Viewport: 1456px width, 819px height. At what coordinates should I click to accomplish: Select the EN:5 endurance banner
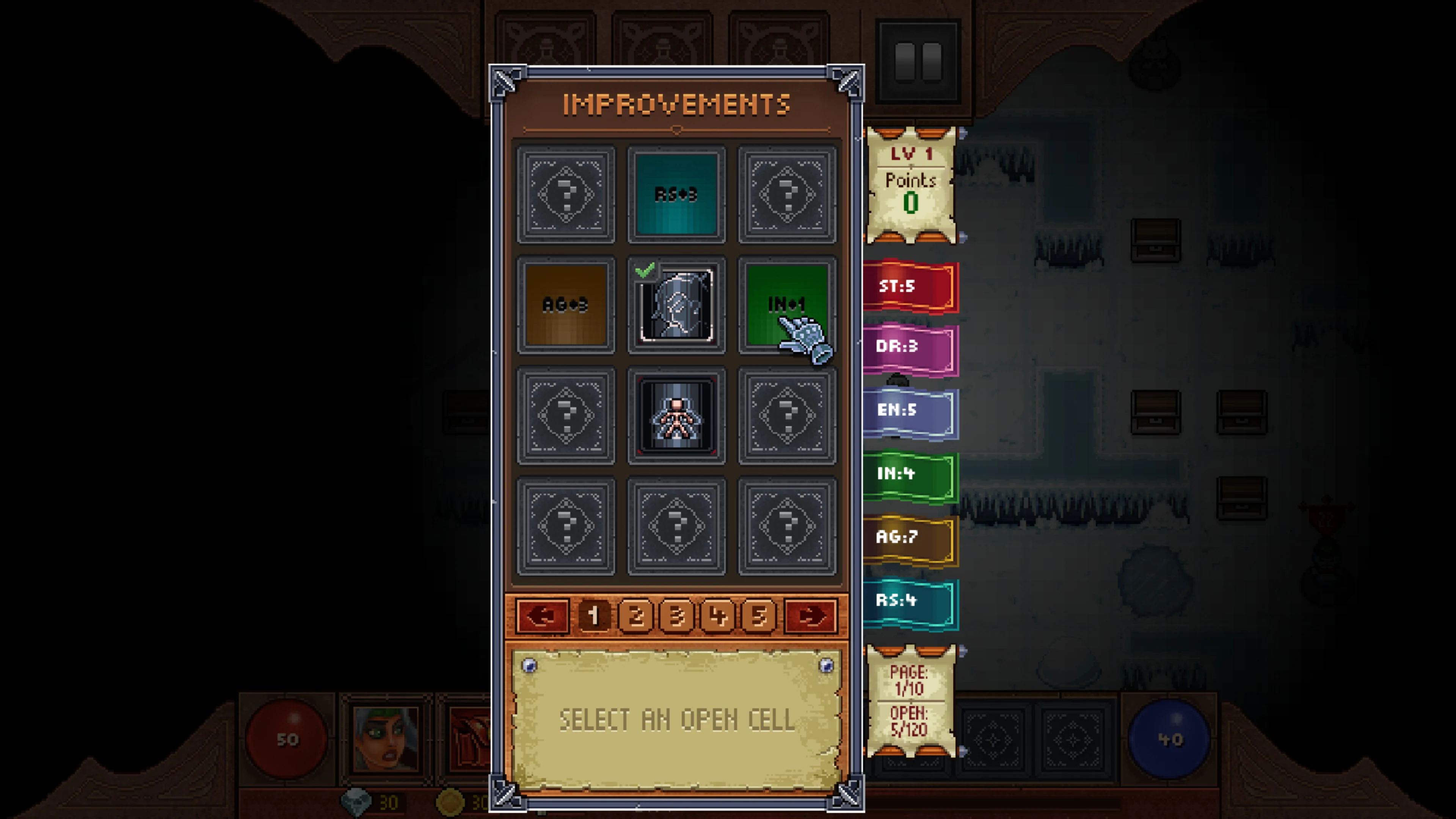[x=908, y=411]
